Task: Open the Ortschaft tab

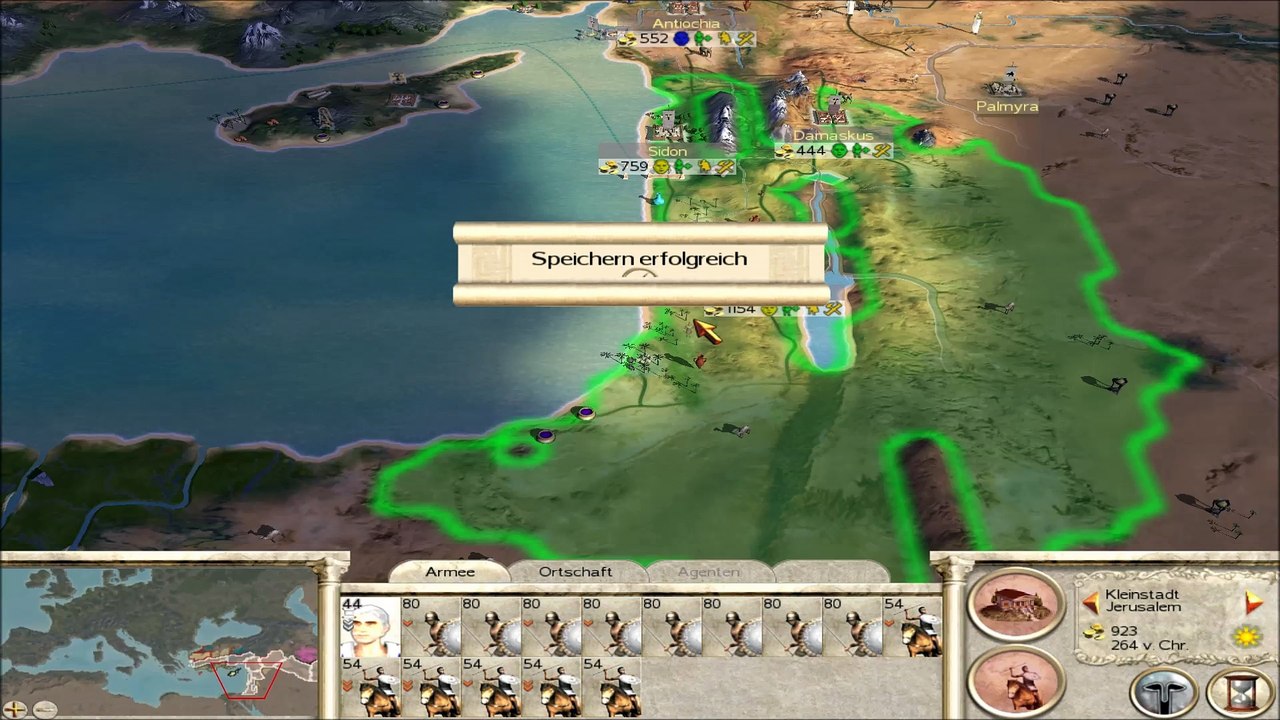Action: [x=575, y=572]
